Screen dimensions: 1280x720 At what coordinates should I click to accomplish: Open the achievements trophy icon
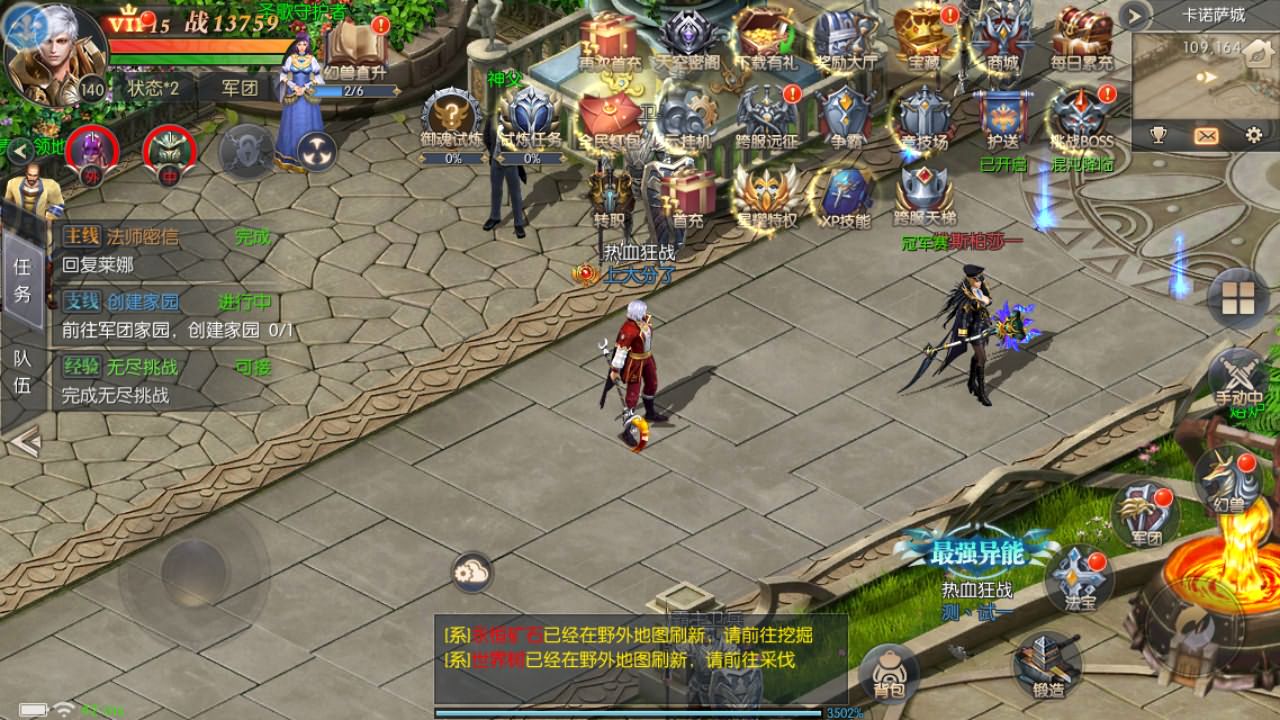1158,133
